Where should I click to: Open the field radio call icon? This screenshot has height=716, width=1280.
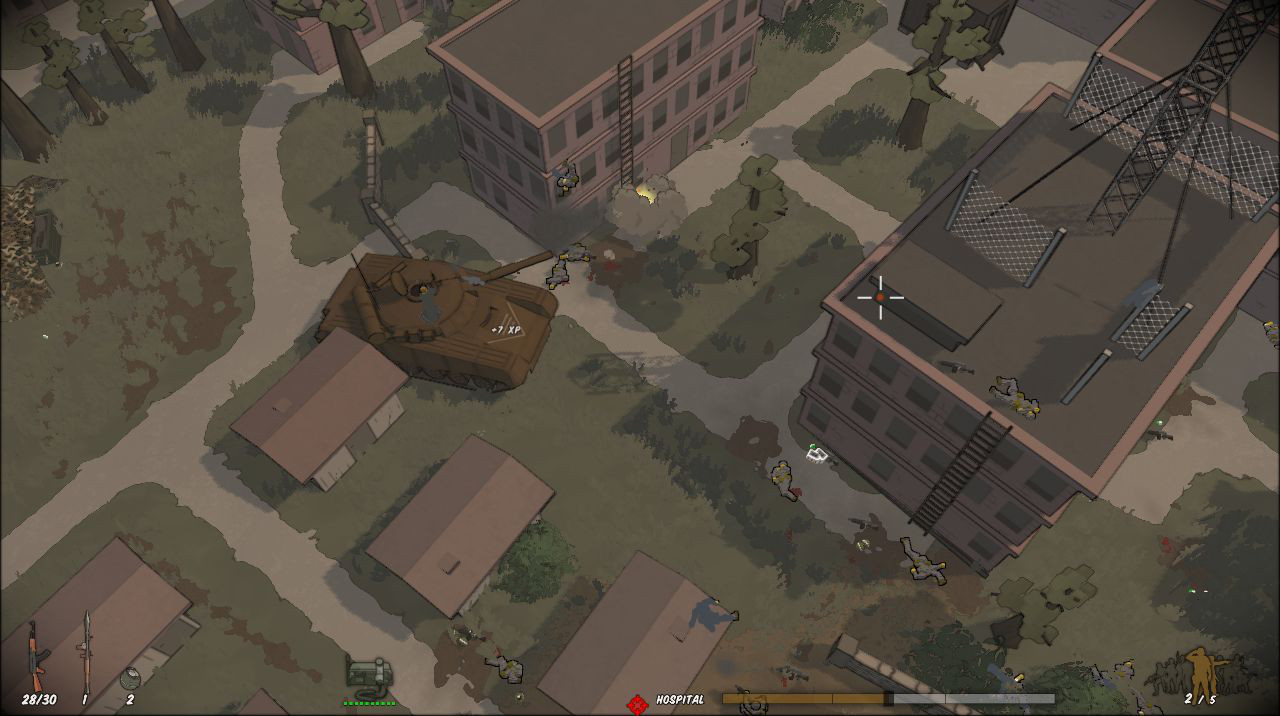click(368, 672)
